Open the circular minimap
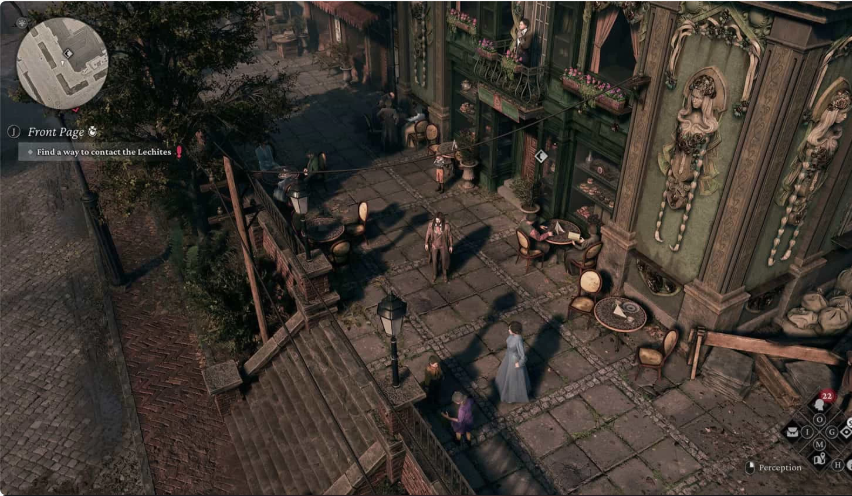852x496 pixels. [x=62, y=63]
